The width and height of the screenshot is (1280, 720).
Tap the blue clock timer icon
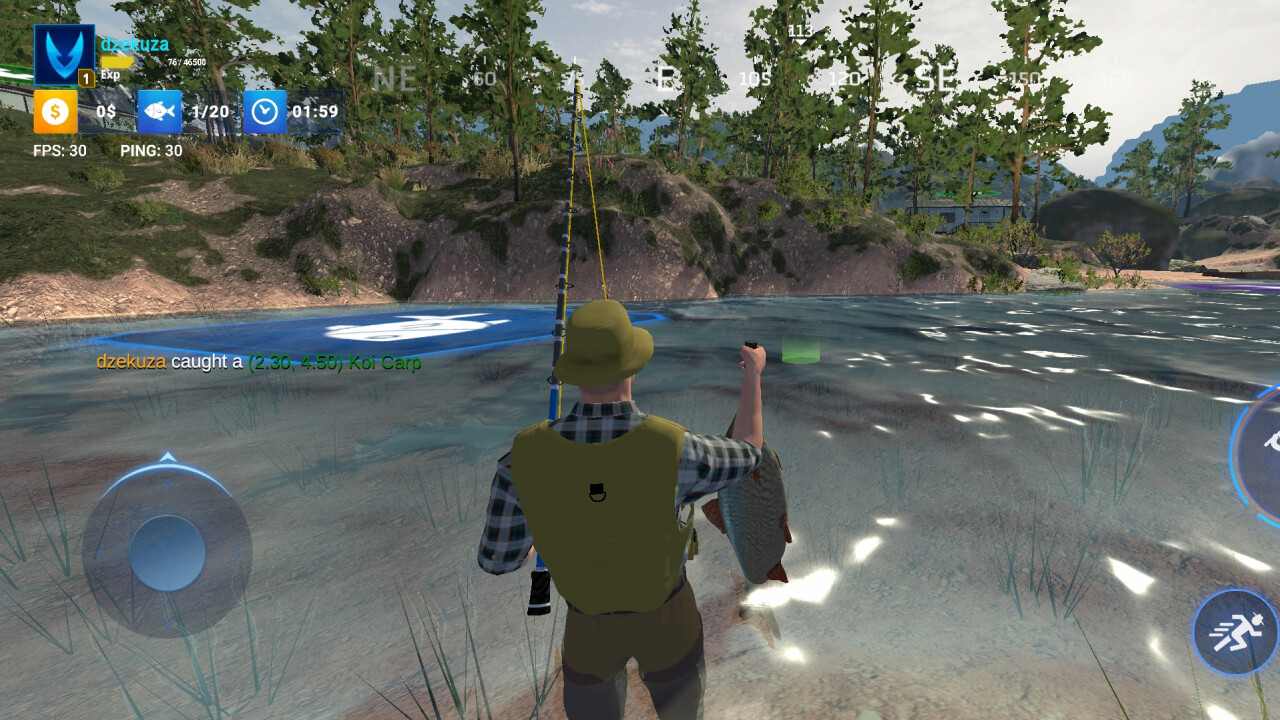(x=265, y=111)
